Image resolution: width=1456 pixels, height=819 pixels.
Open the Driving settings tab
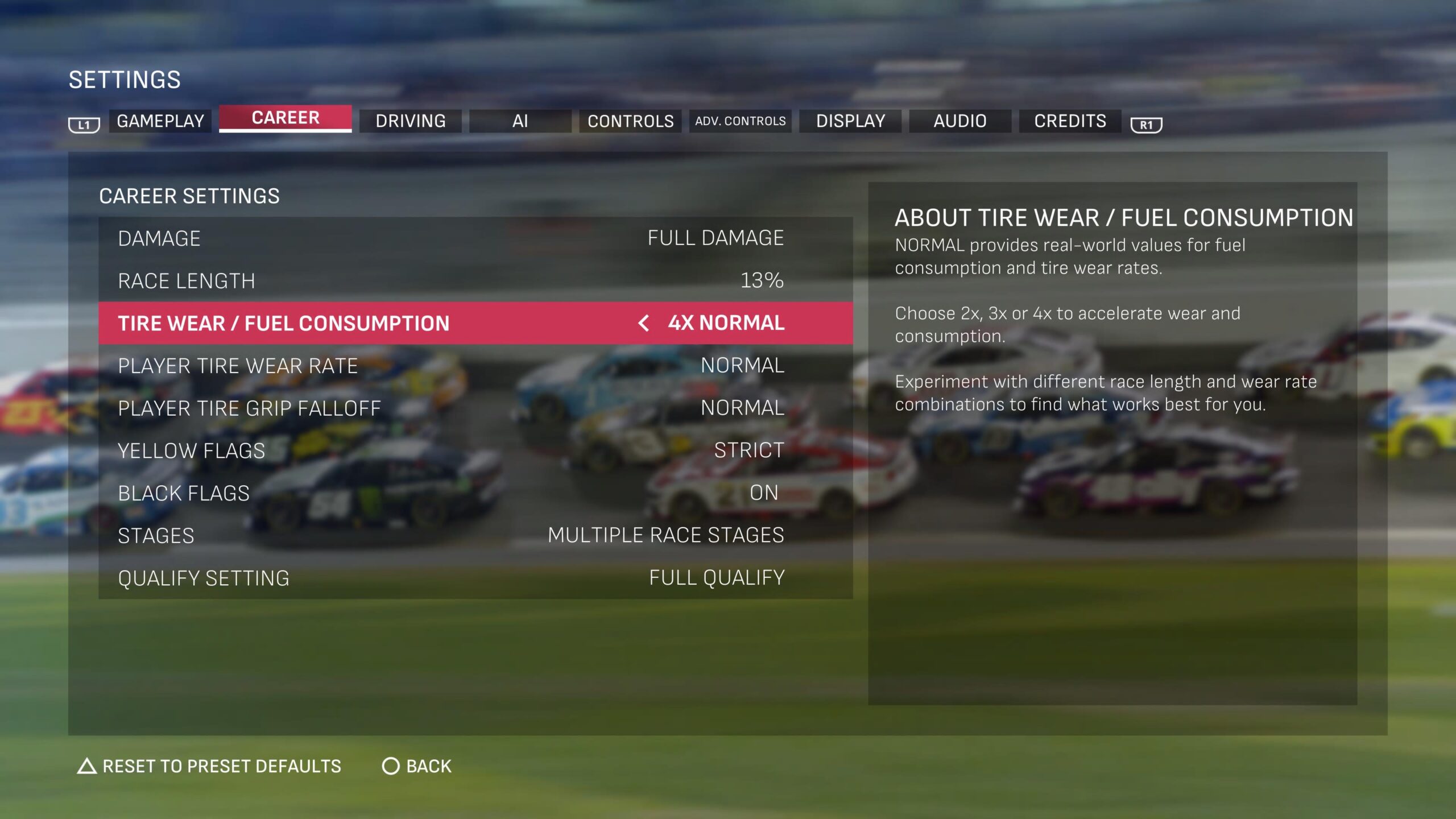(410, 121)
